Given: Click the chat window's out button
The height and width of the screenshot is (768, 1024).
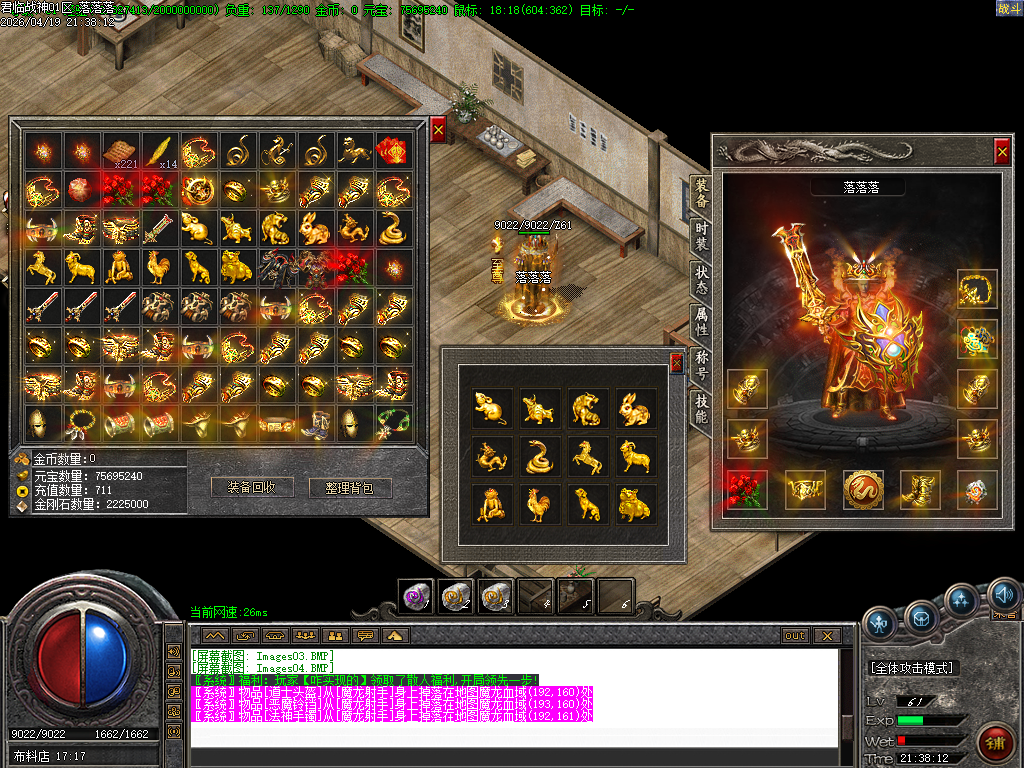Looking at the screenshot, I should [795, 635].
